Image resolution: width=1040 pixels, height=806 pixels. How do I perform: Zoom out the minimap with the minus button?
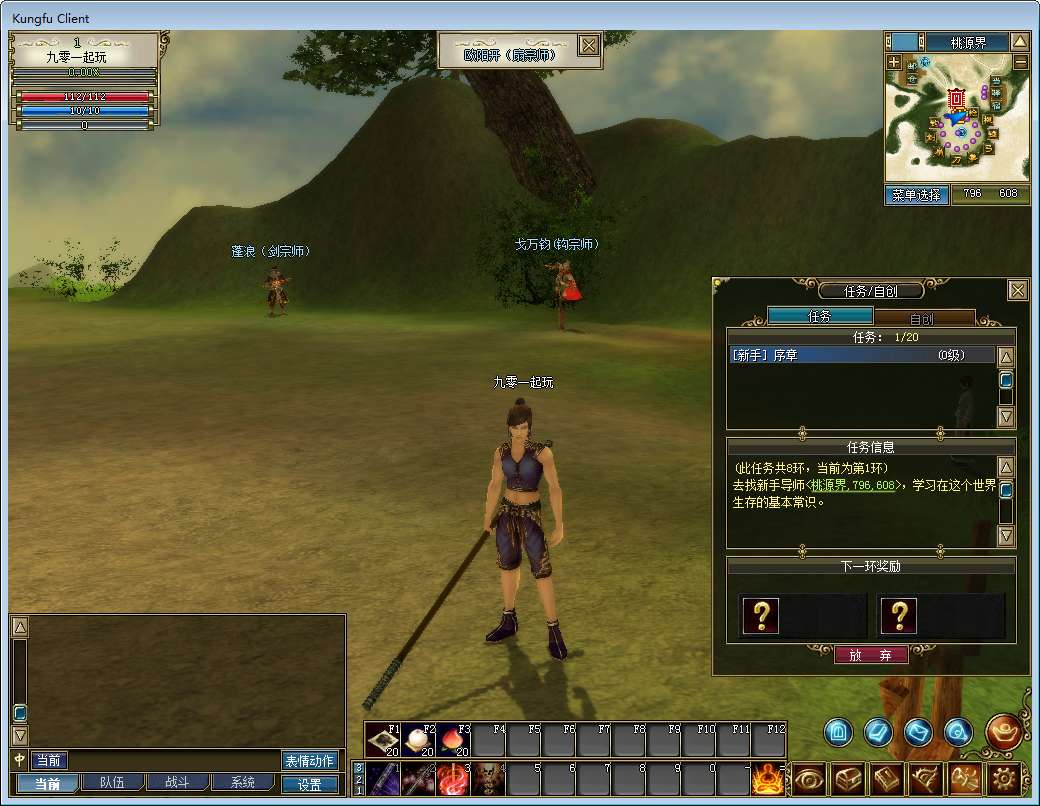click(1020, 62)
